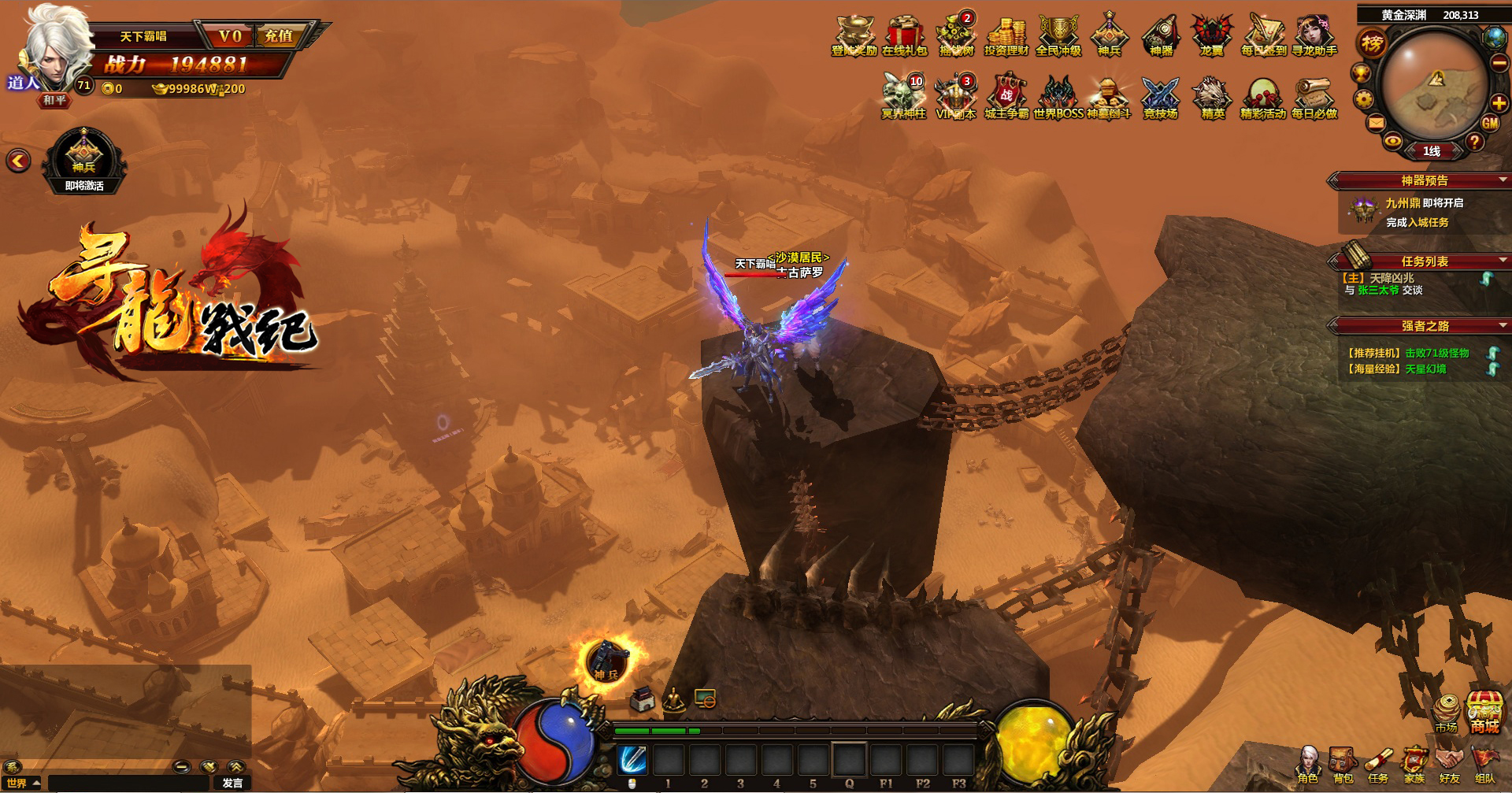This screenshot has width=1512, height=793.
Task: Open the 充值 recharge button
Action: [279, 36]
